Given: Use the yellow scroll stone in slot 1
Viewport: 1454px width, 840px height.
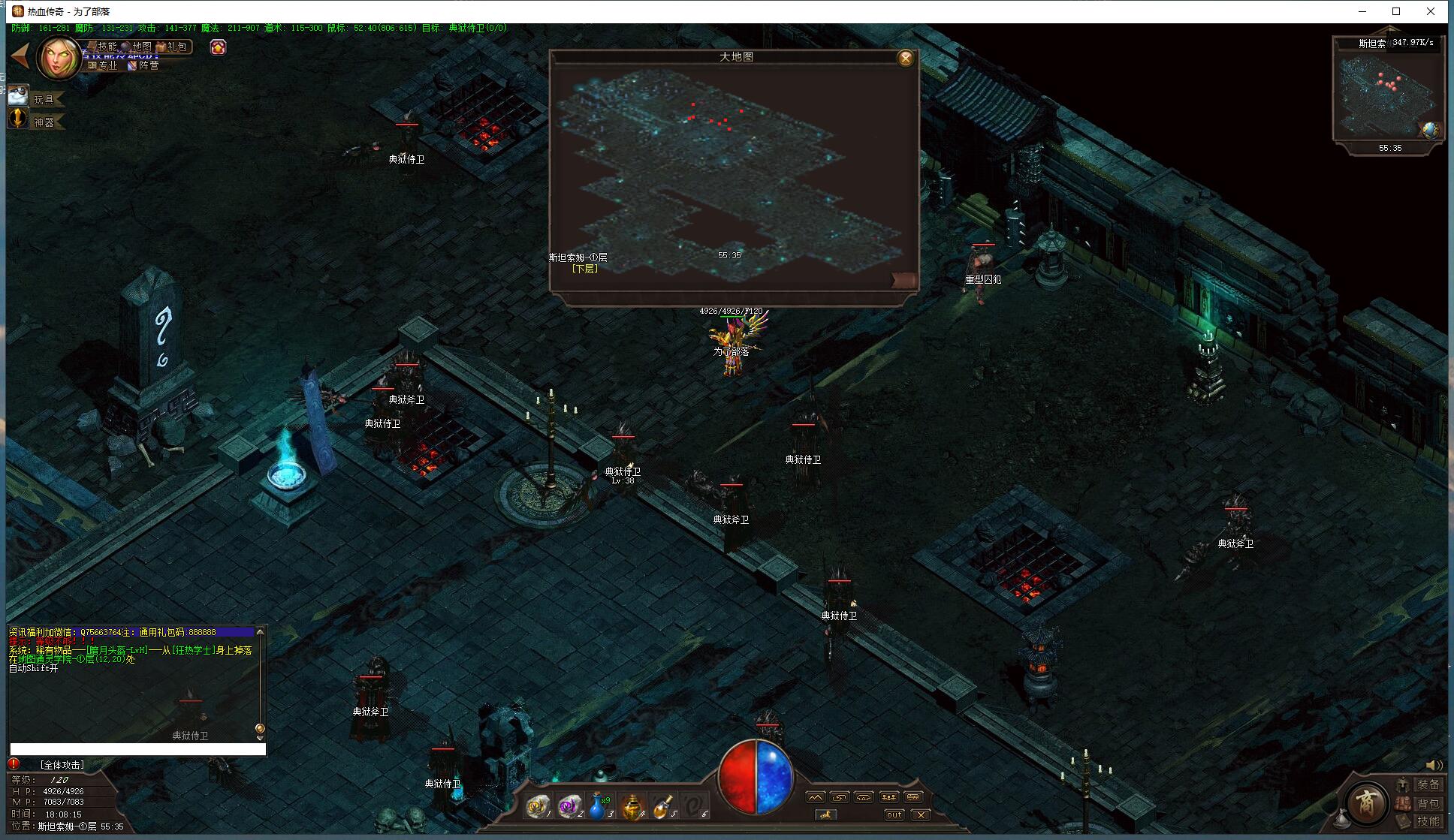Looking at the screenshot, I should pos(537,806).
